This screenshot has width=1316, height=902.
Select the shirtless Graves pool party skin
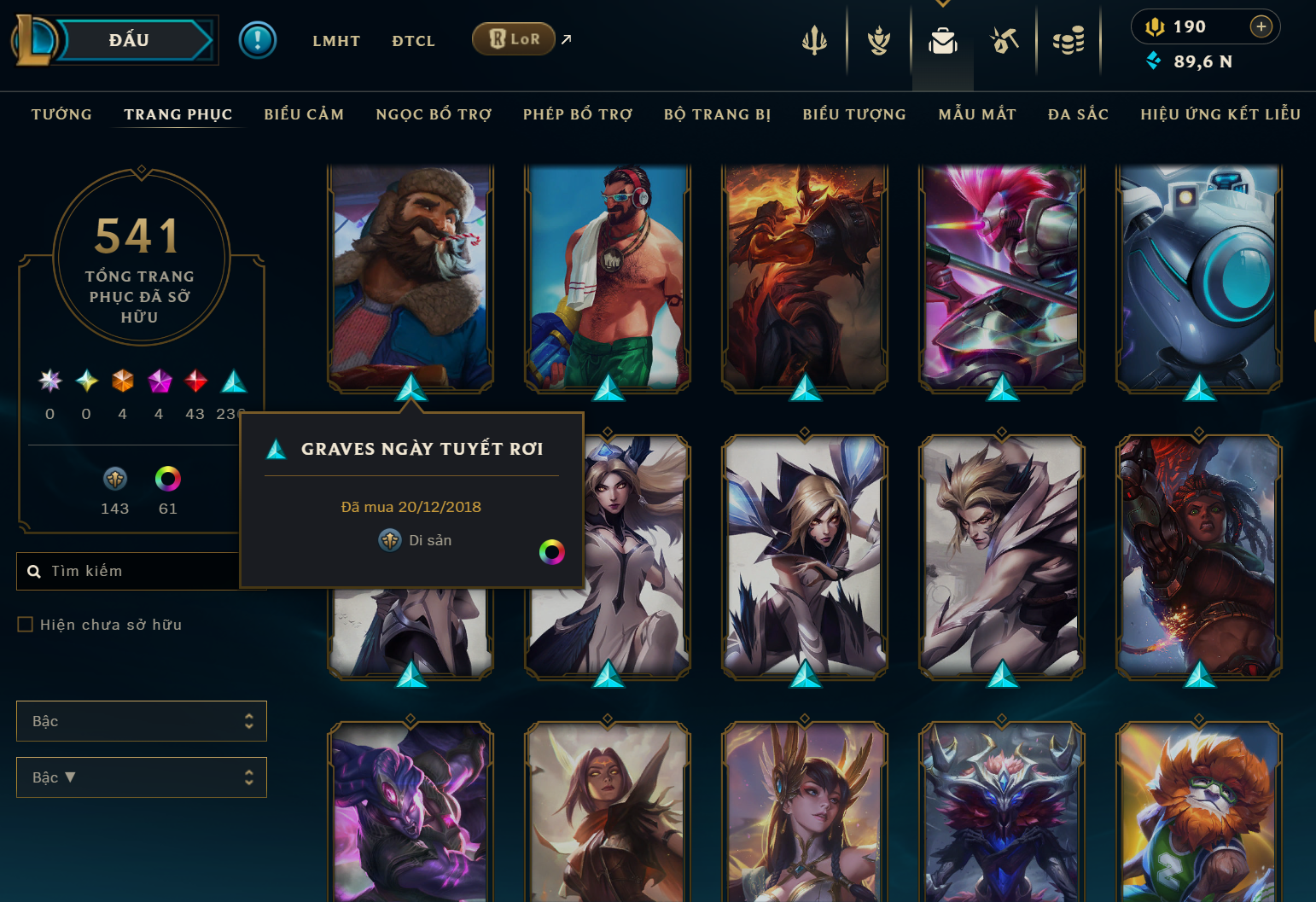tap(608, 277)
